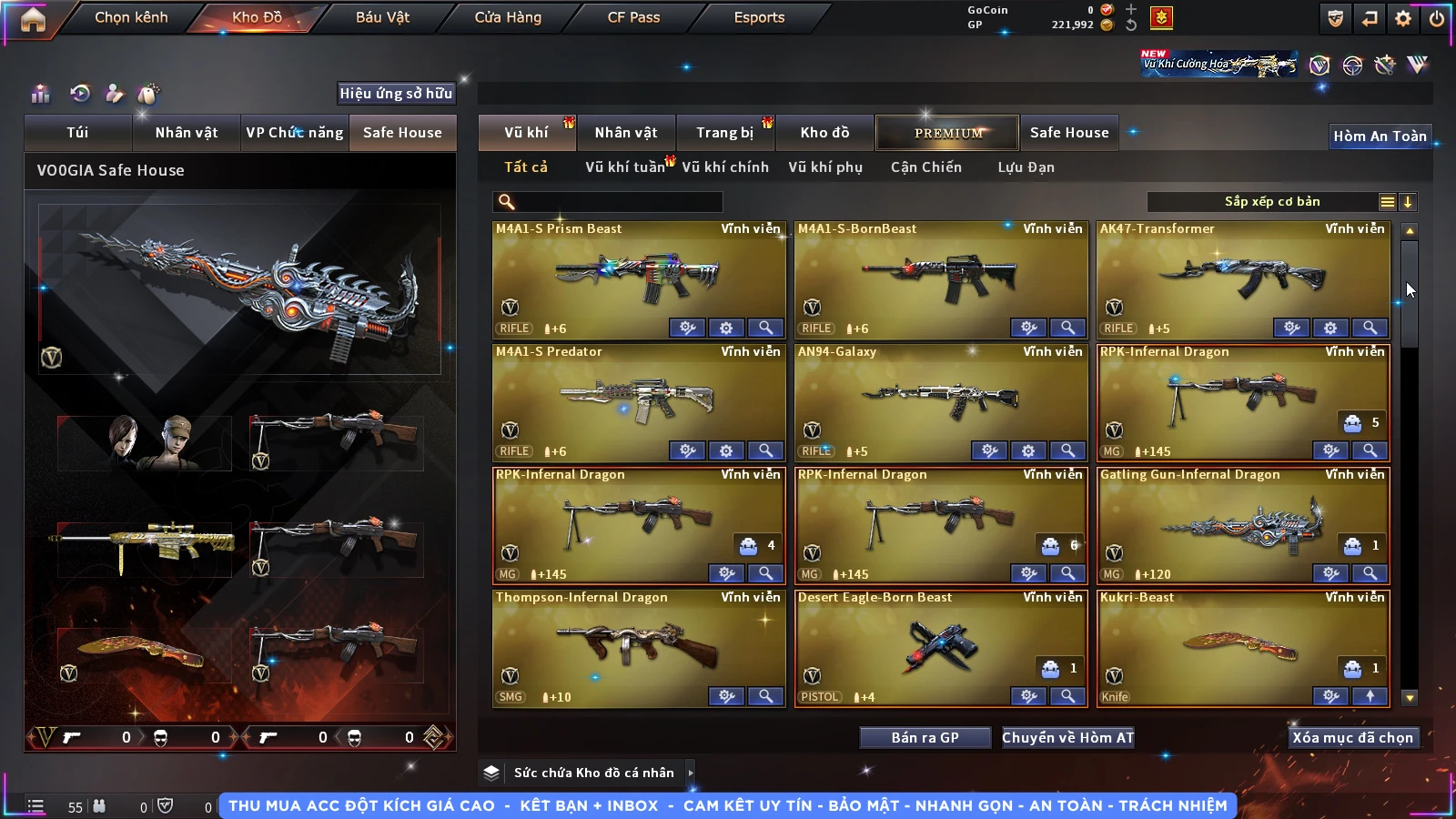Click the power exit icon

[x=1437, y=18]
